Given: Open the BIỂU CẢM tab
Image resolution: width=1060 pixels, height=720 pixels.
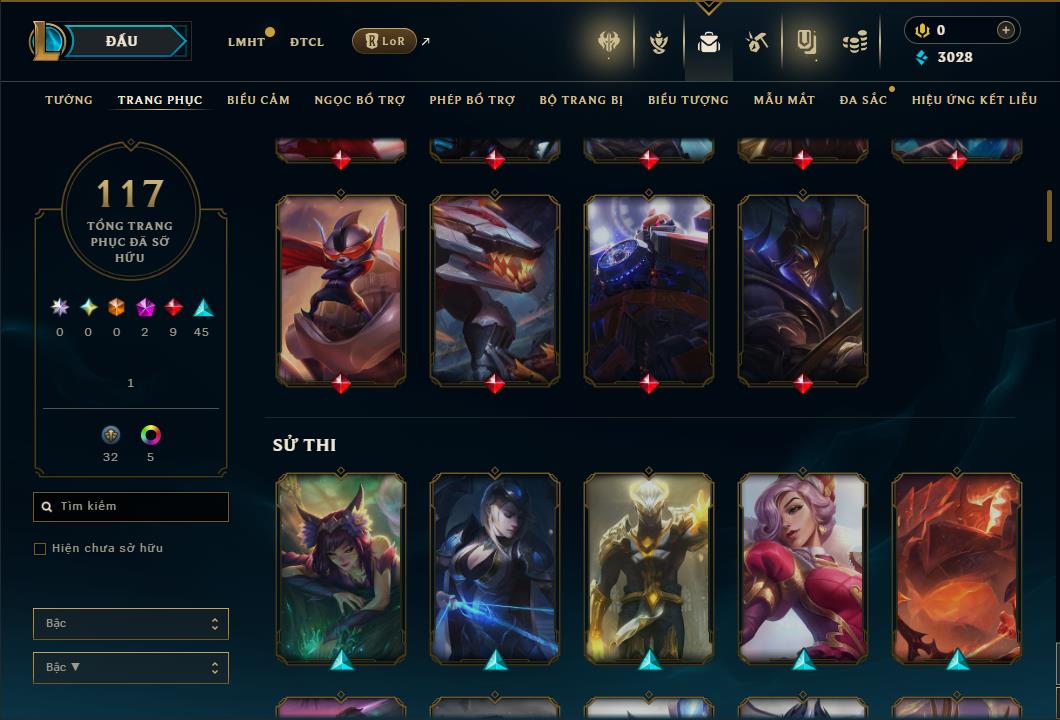Looking at the screenshot, I should (x=258, y=100).
